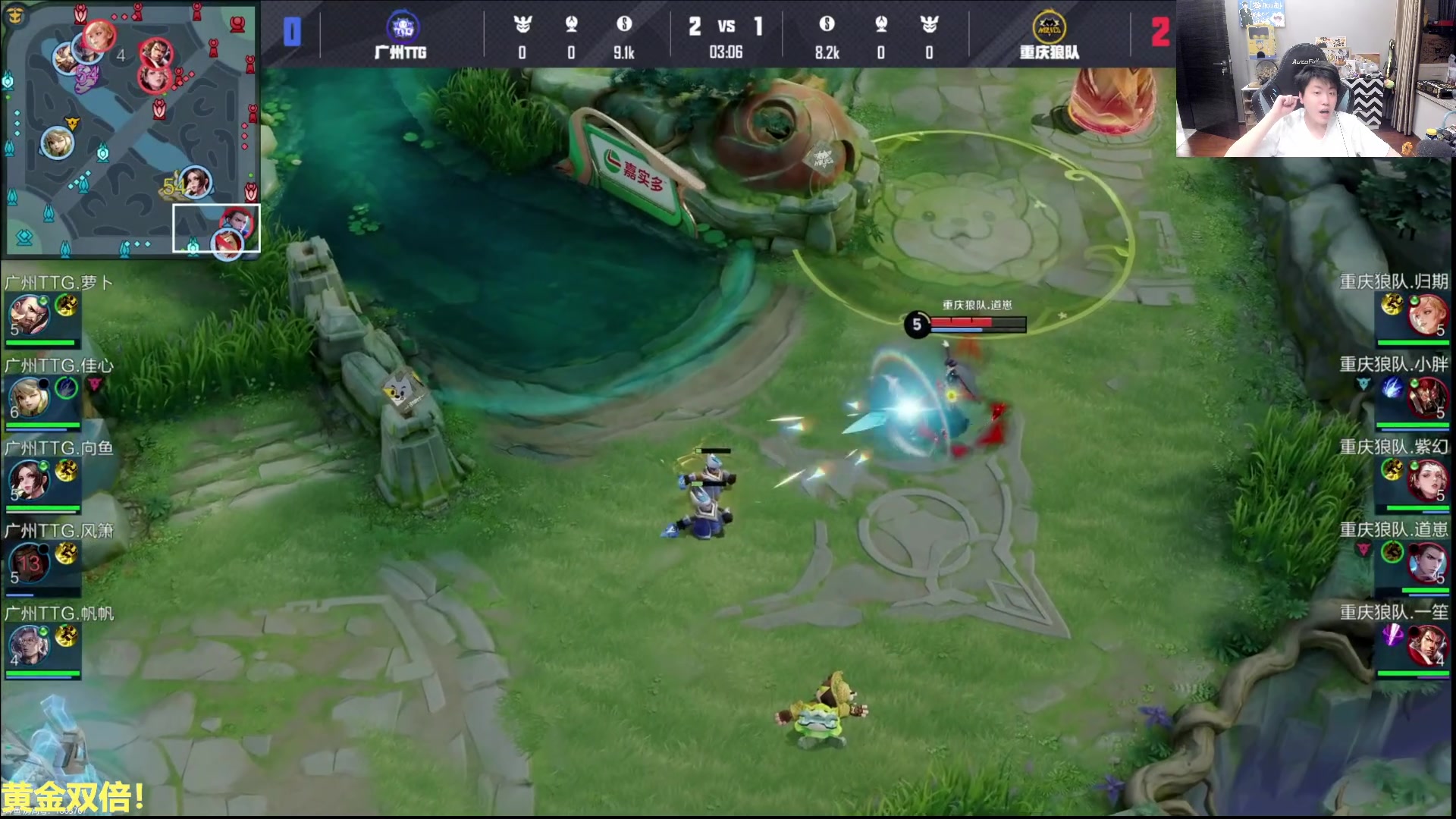Select 广州TTG.帆帆's hero portrait
The width and height of the screenshot is (1456, 819).
tap(29, 645)
